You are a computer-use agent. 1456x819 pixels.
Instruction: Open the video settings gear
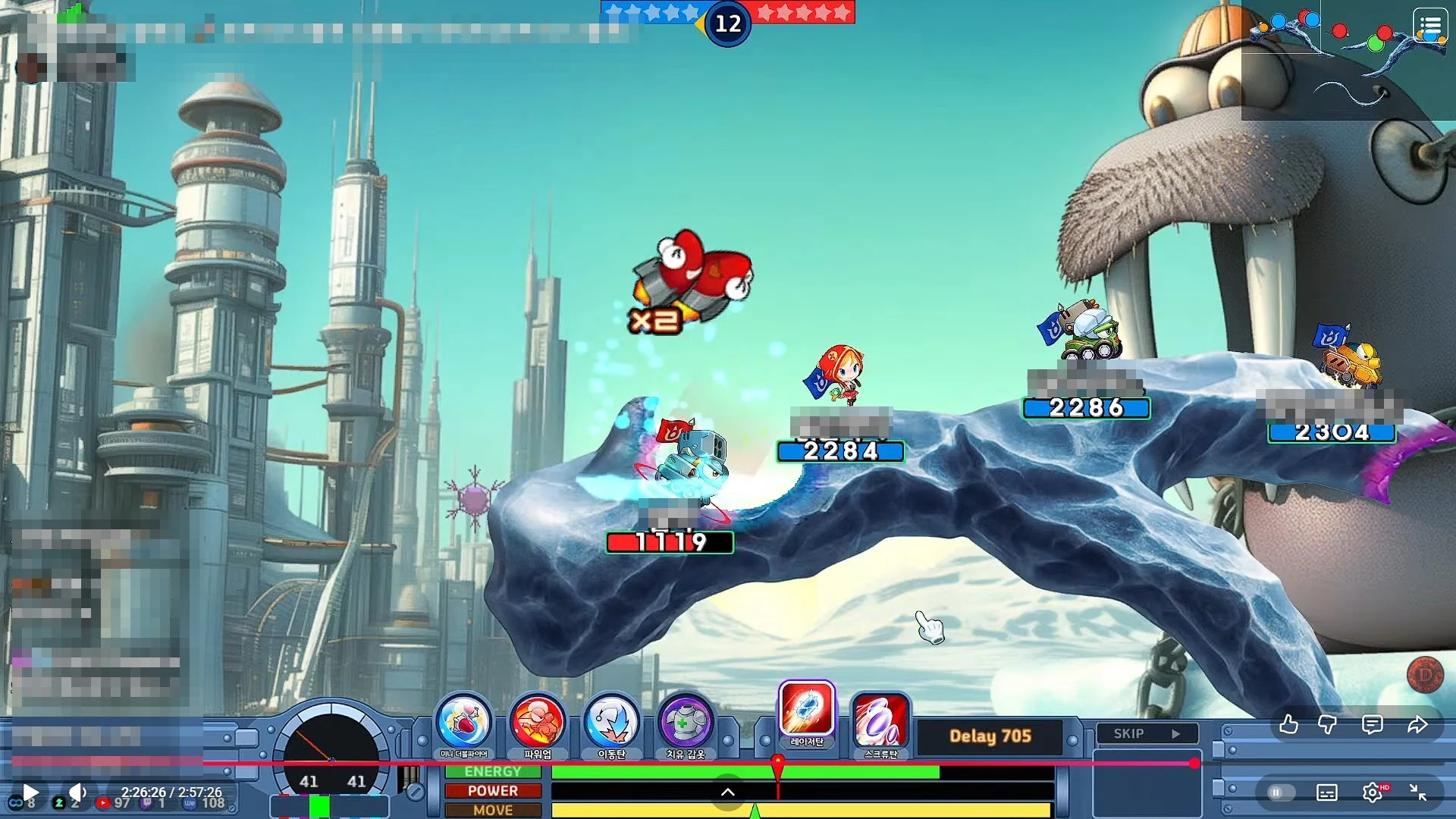1372,792
